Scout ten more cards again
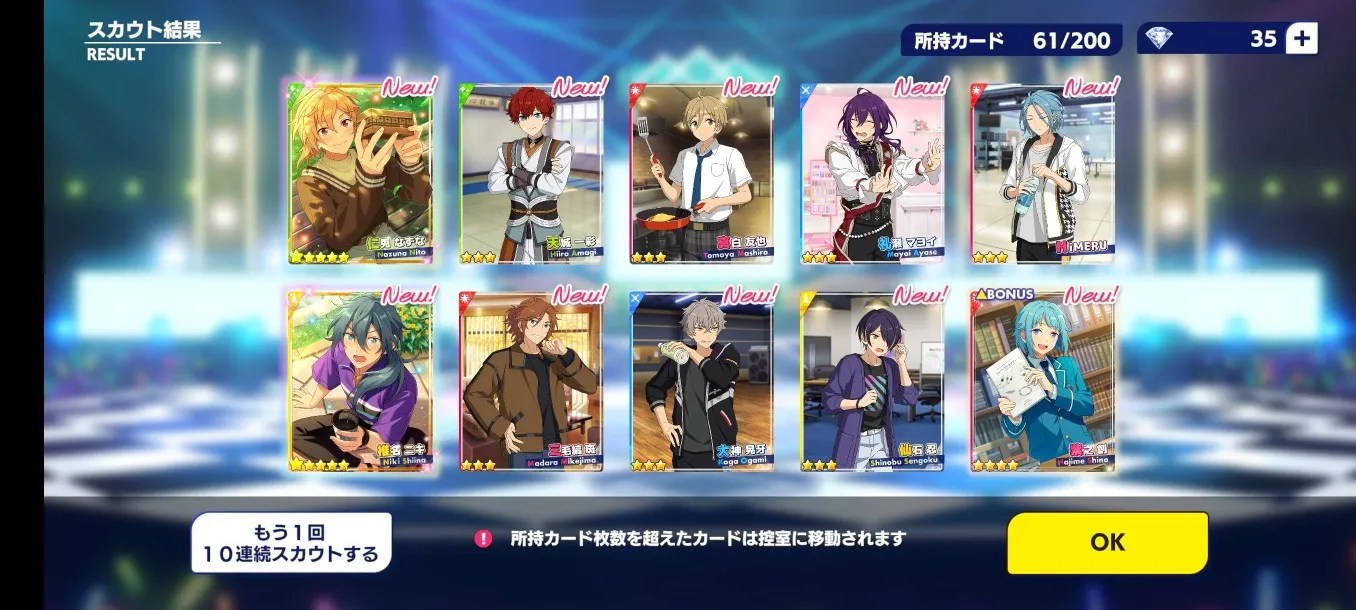Image resolution: width=1356 pixels, height=610 pixels. (x=291, y=543)
